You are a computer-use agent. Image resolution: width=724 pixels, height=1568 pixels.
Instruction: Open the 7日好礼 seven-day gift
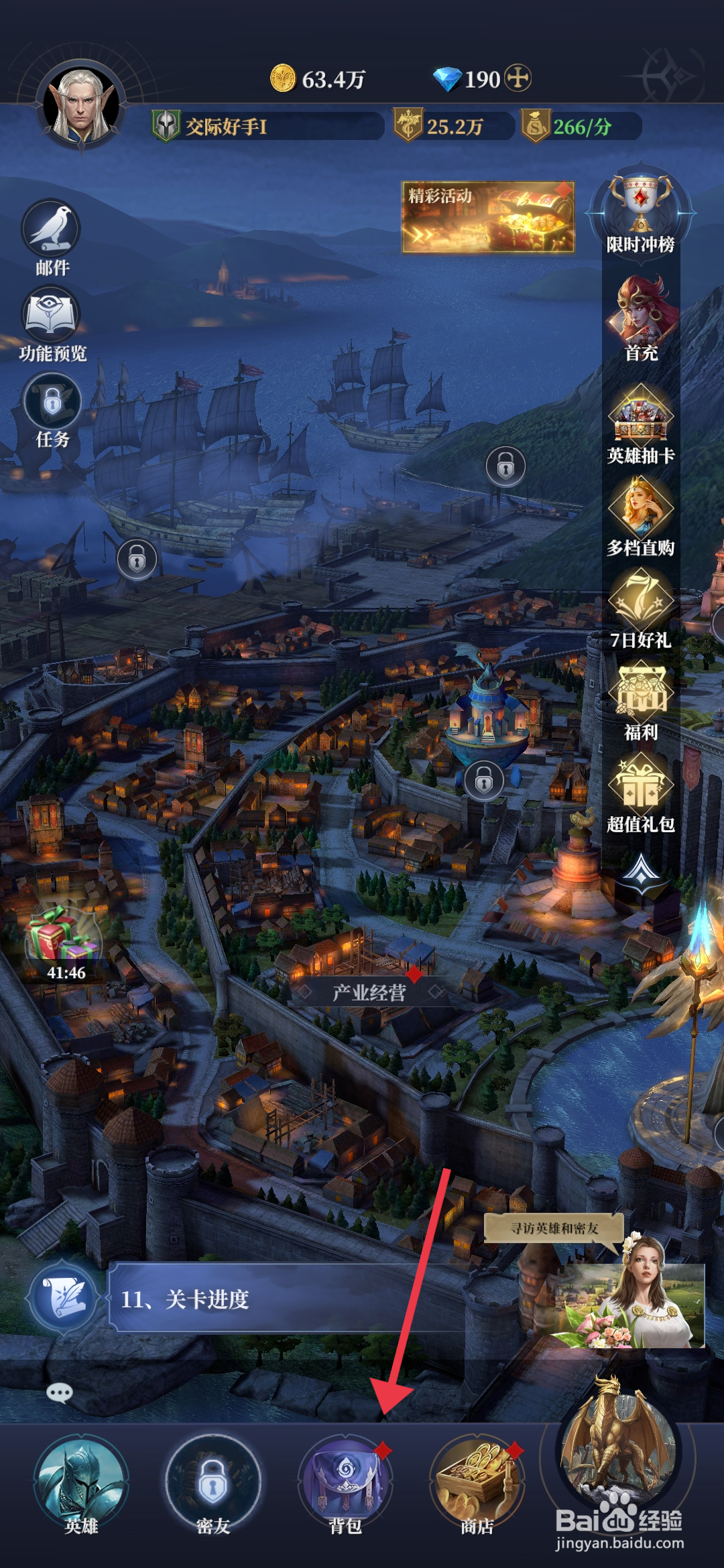[641, 600]
